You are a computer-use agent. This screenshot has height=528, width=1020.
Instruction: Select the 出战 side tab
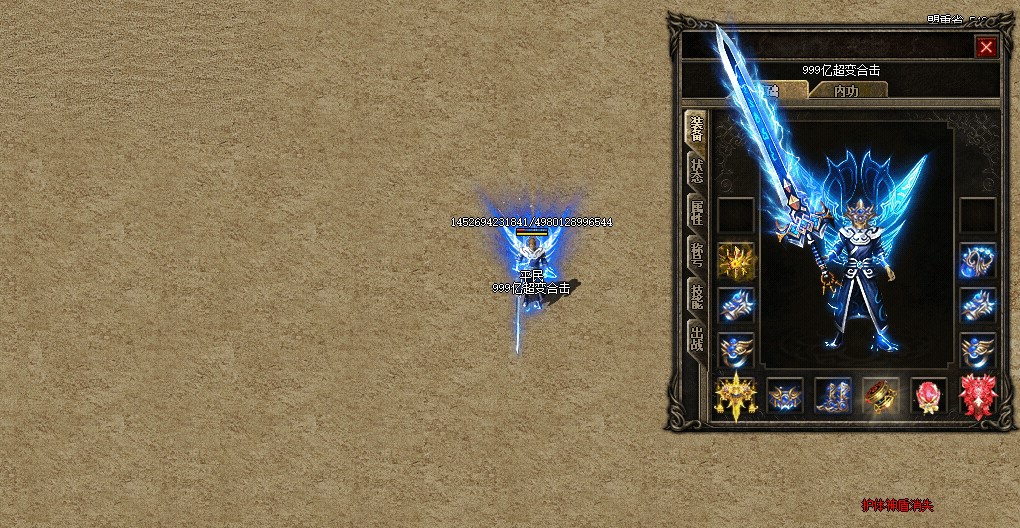click(696, 339)
